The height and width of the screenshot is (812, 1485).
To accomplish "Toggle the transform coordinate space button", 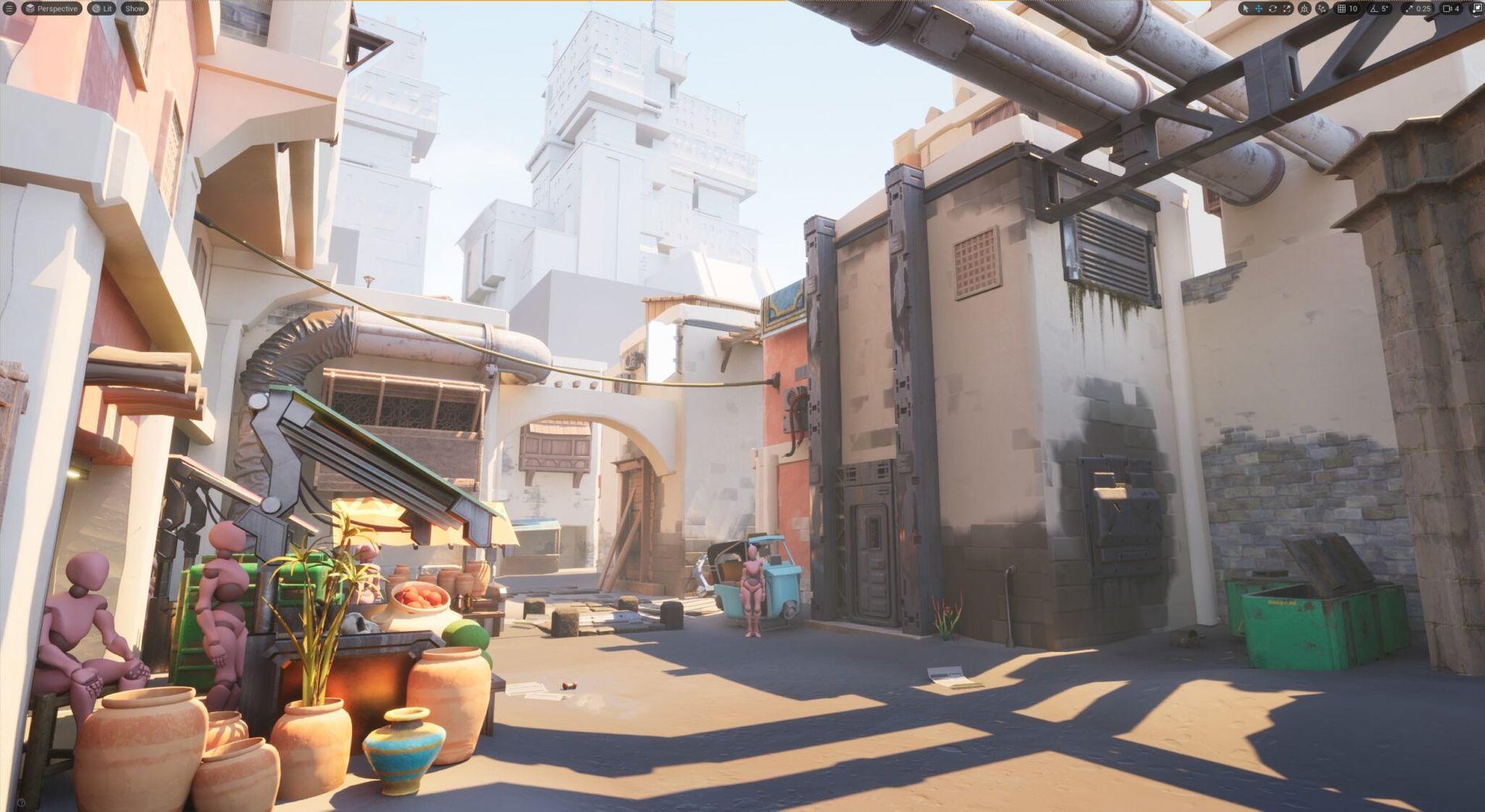I will (1305, 9).
